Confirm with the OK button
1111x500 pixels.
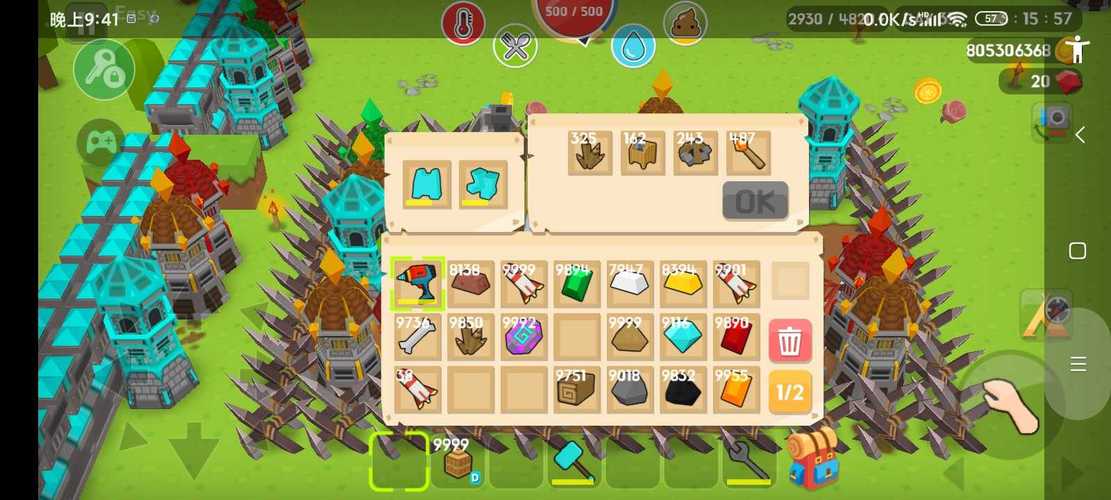click(755, 201)
